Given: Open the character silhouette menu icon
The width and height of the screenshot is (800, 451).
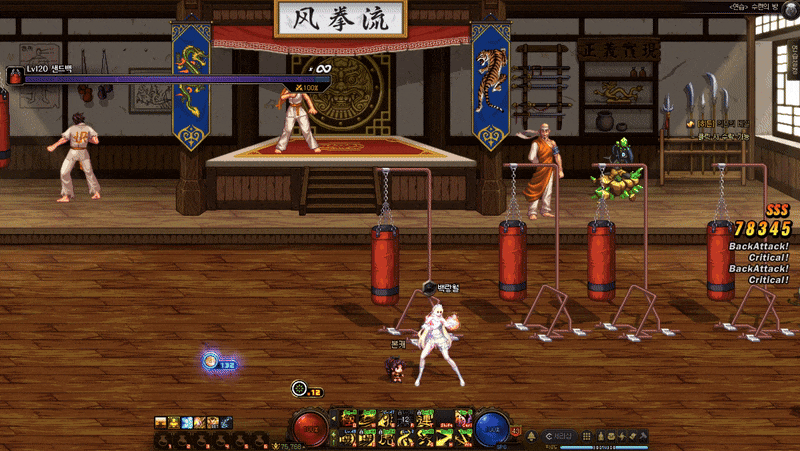Looking at the screenshot, I should click(x=600, y=436).
